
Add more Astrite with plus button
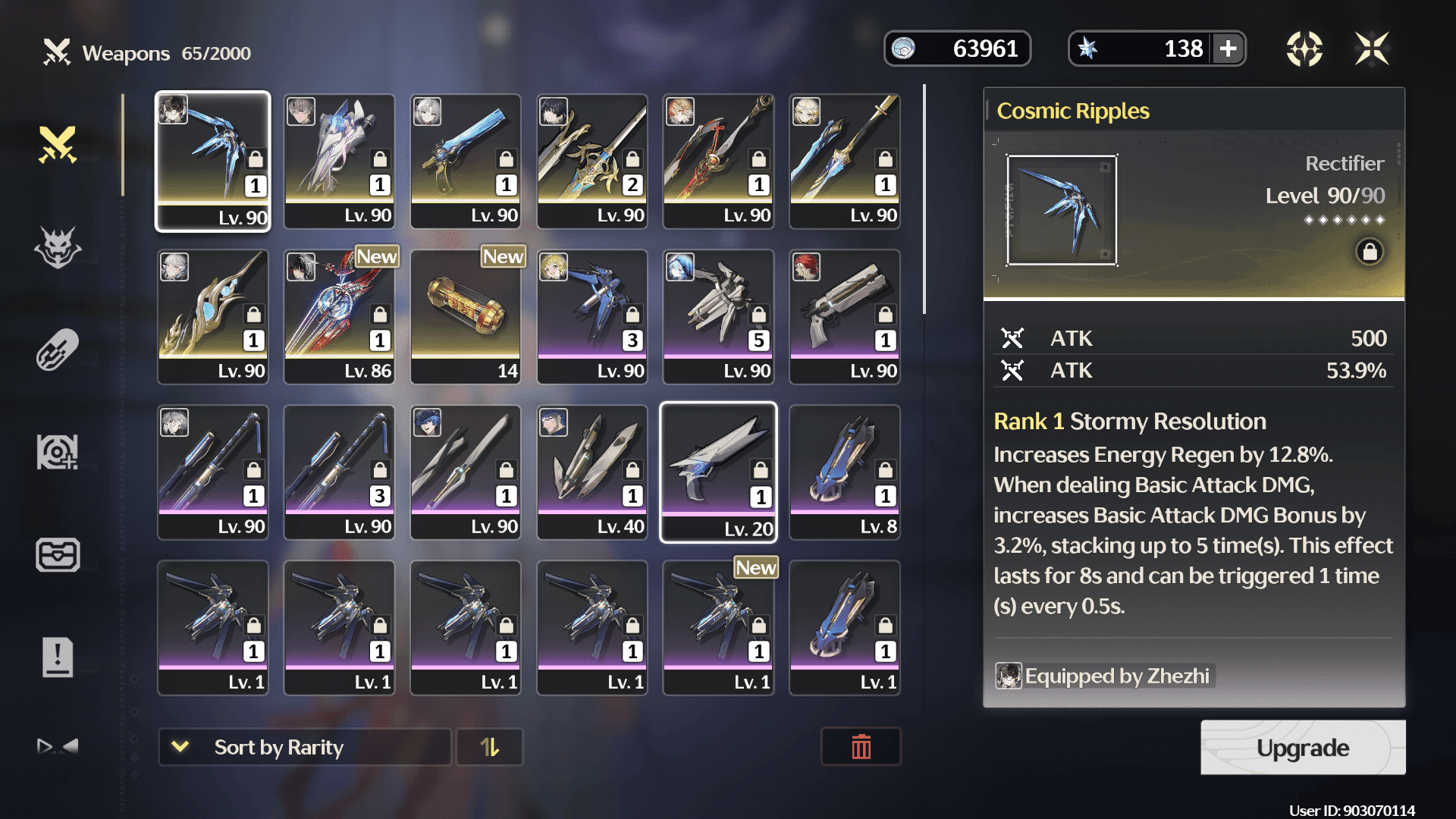pyautogui.click(x=1228, y=49)
